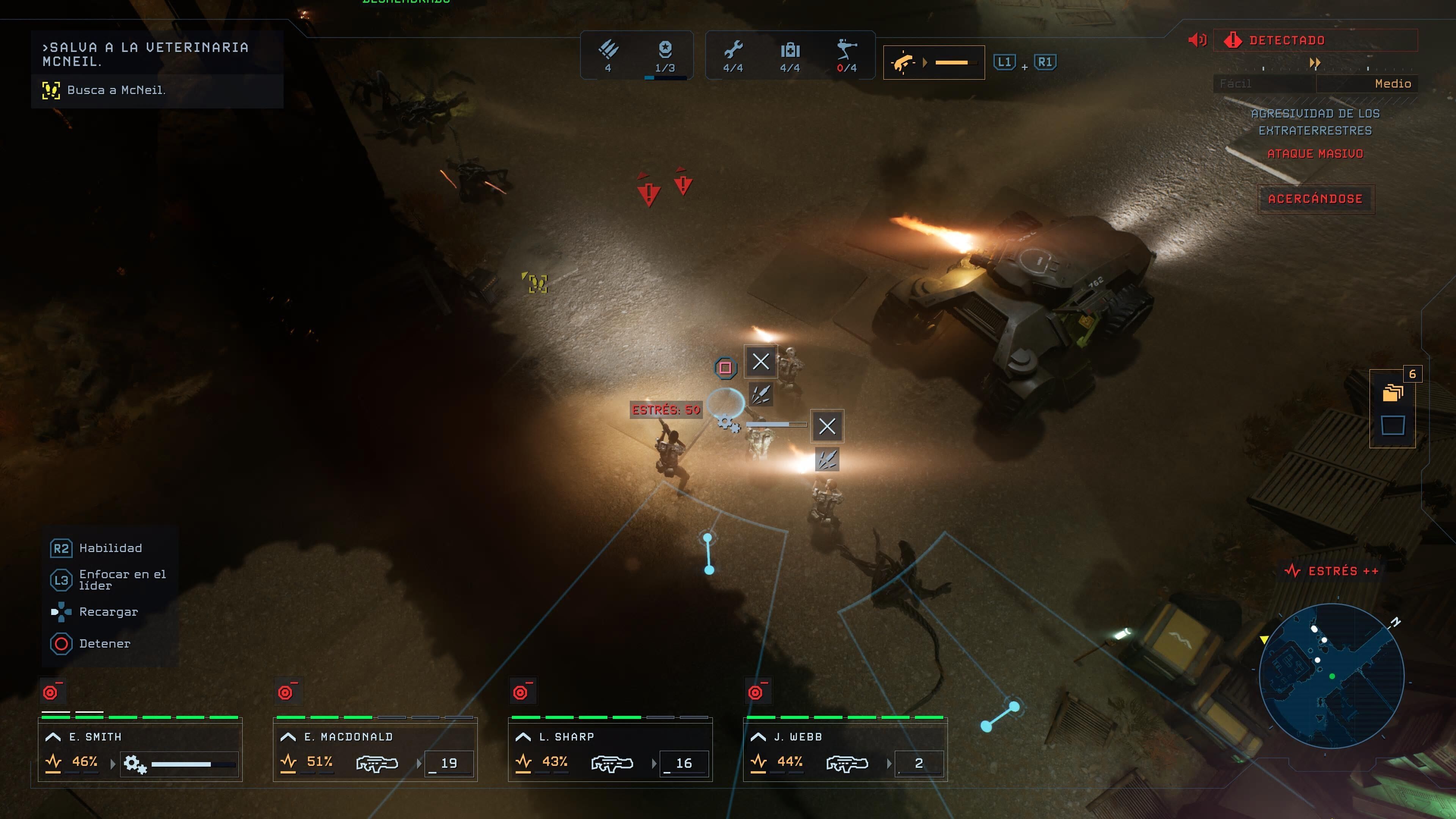The height and width of the screenshot is (819, 1456).
Task: Select E. MacDonald's squad member panel
Action: [375, 750]
